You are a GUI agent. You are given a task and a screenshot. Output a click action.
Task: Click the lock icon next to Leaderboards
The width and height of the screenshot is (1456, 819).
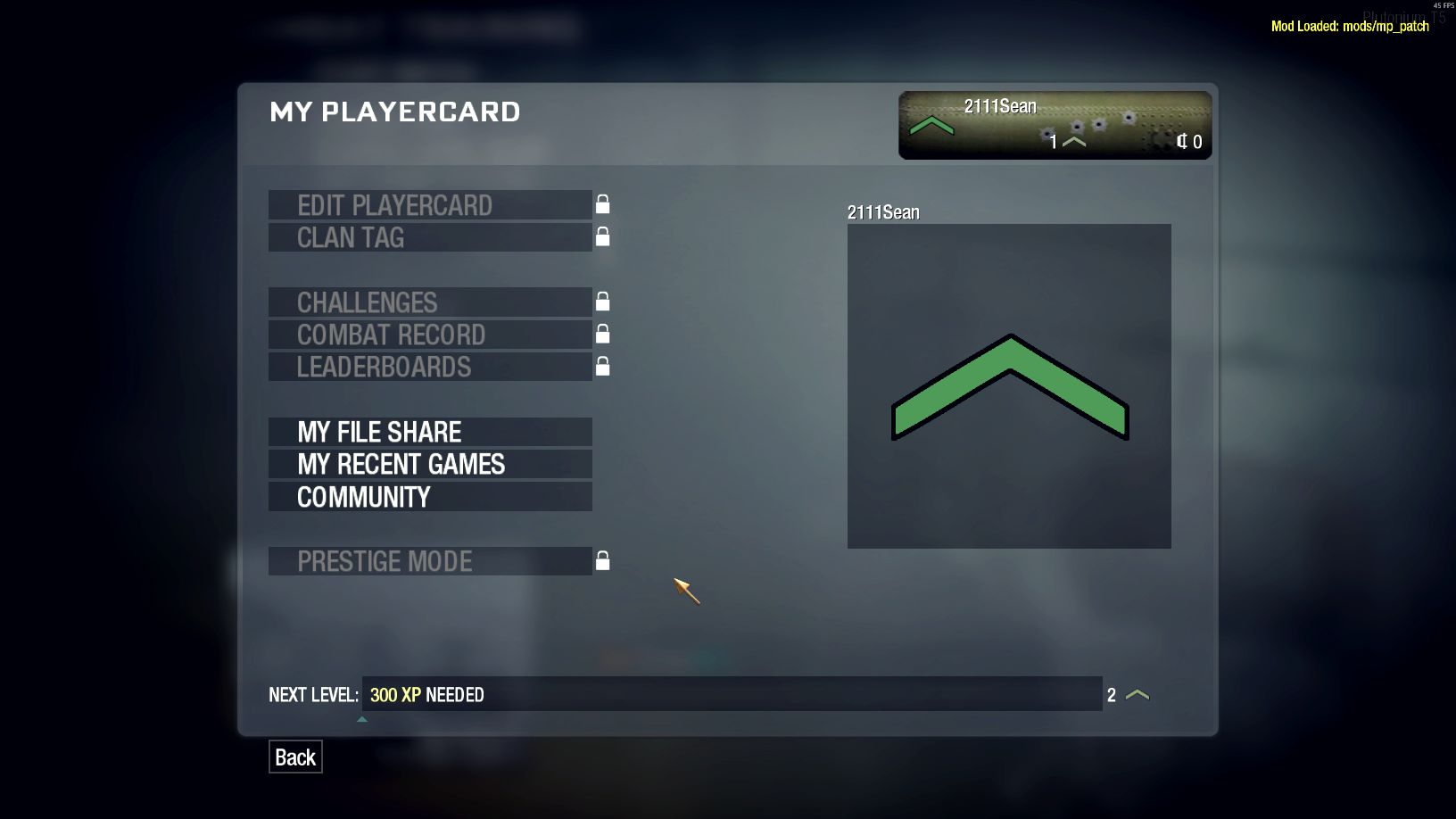(x=602, y=366)
